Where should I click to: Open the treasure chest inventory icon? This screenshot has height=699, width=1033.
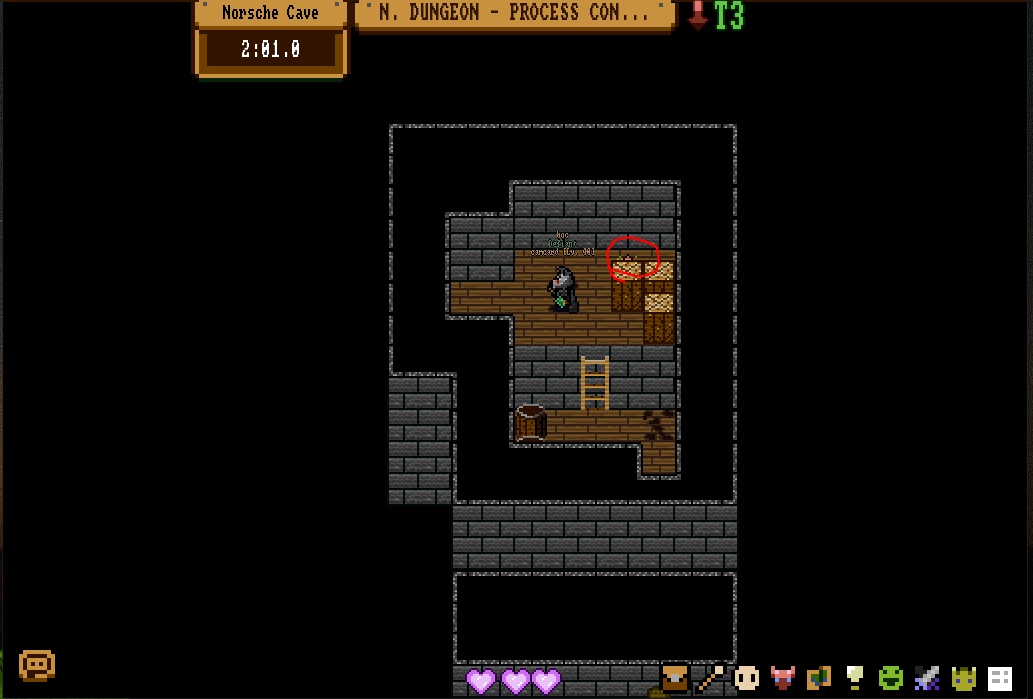[x=676, y=678]
